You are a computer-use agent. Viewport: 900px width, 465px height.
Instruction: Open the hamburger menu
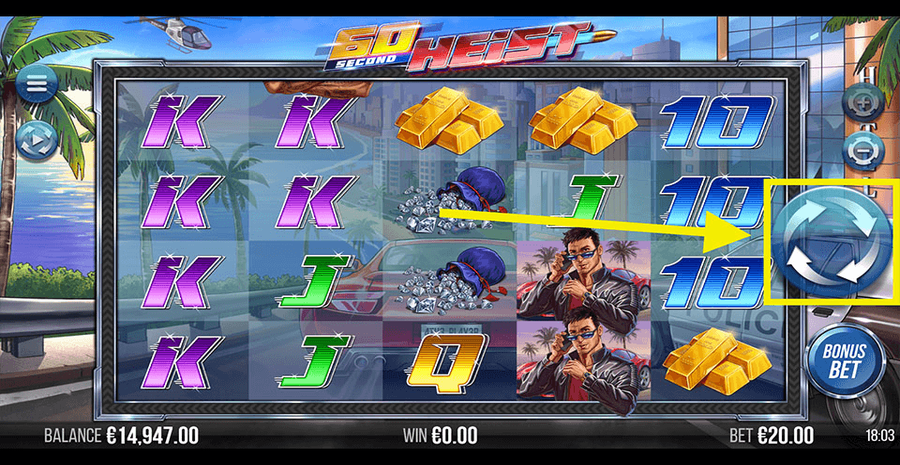(36, 84)
